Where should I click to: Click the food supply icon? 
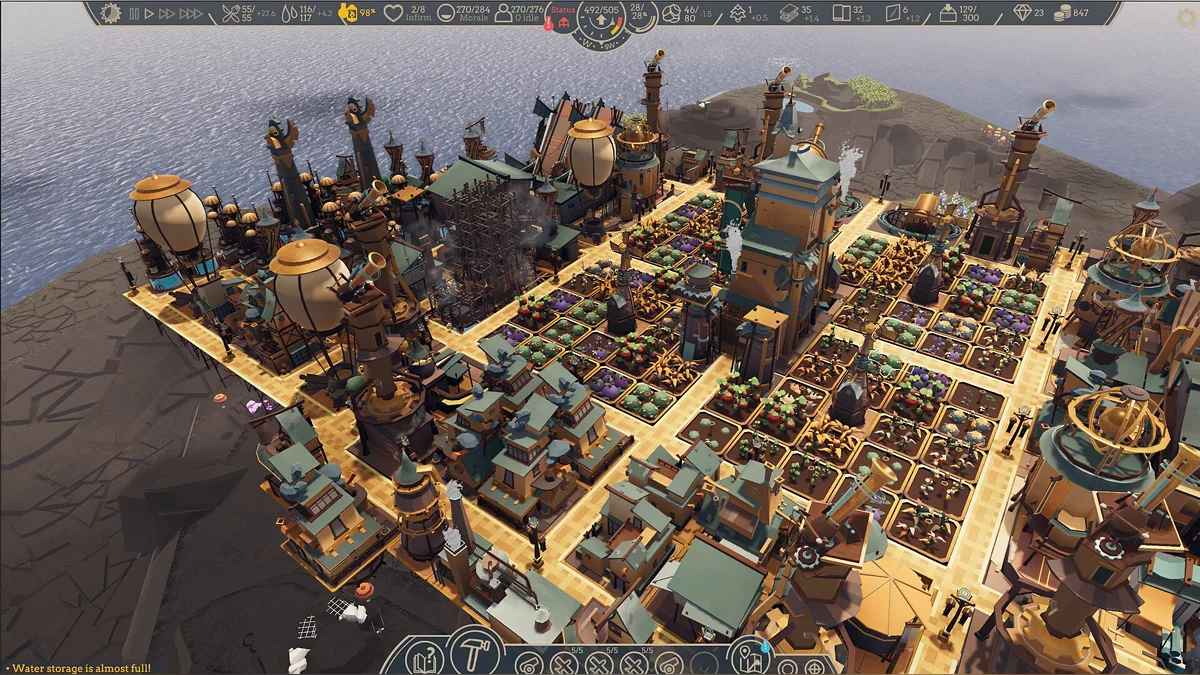tap(232, 14)
